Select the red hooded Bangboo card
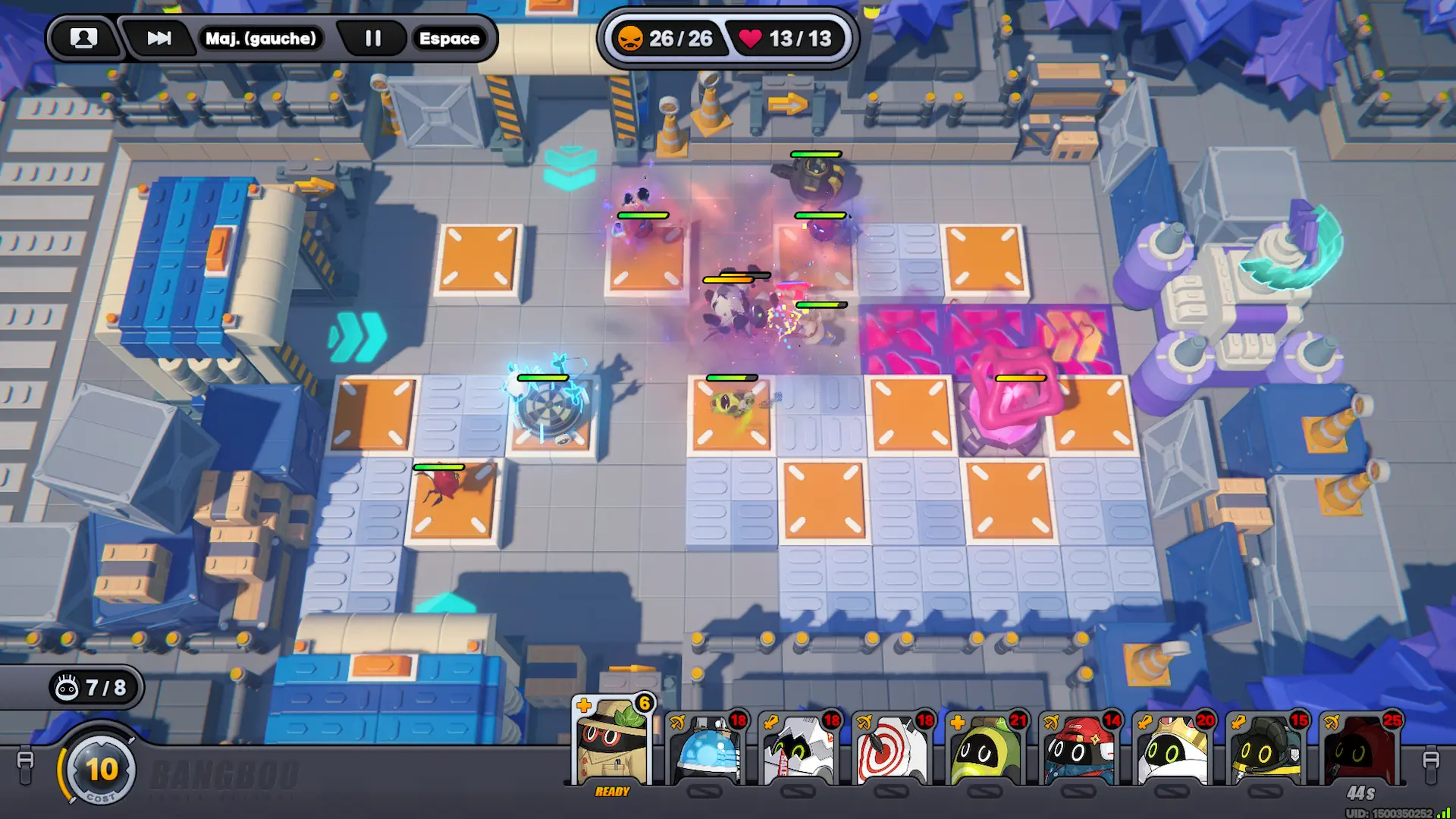1456x819 pixels. pos(1360,751)
